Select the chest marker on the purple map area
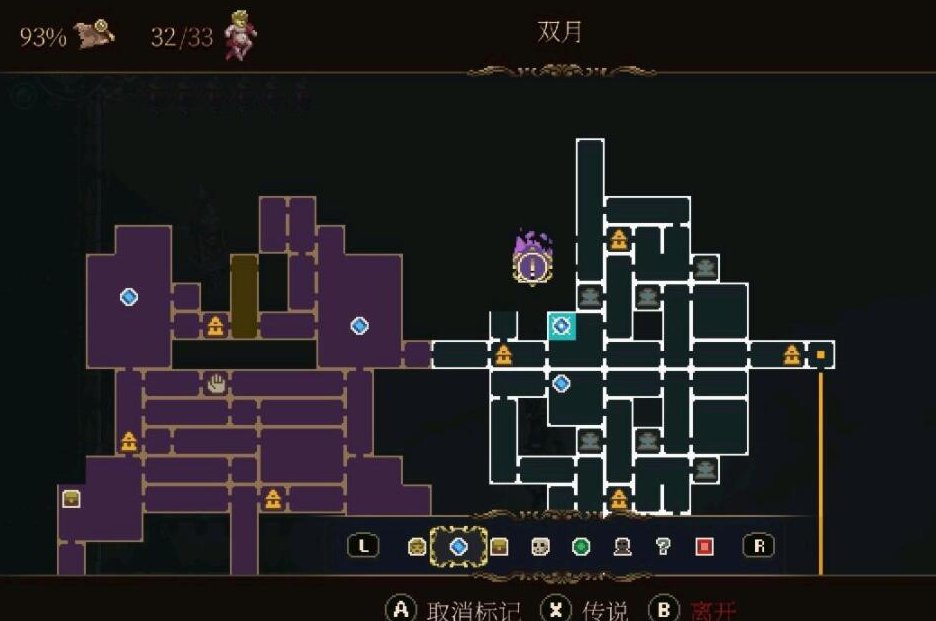This screenshot has width=936, height=621. 71,498
